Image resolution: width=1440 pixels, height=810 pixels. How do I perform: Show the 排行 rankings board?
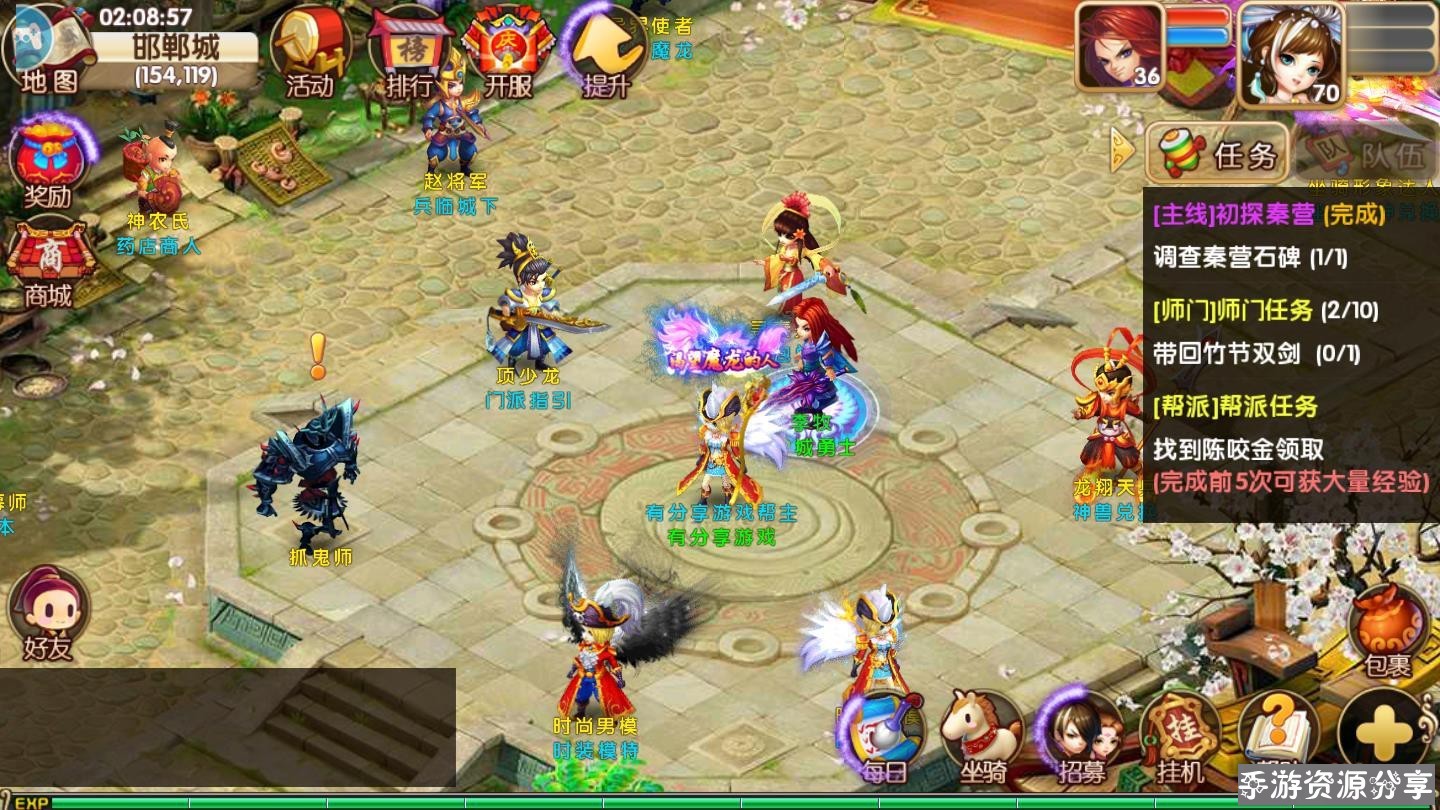410,52
